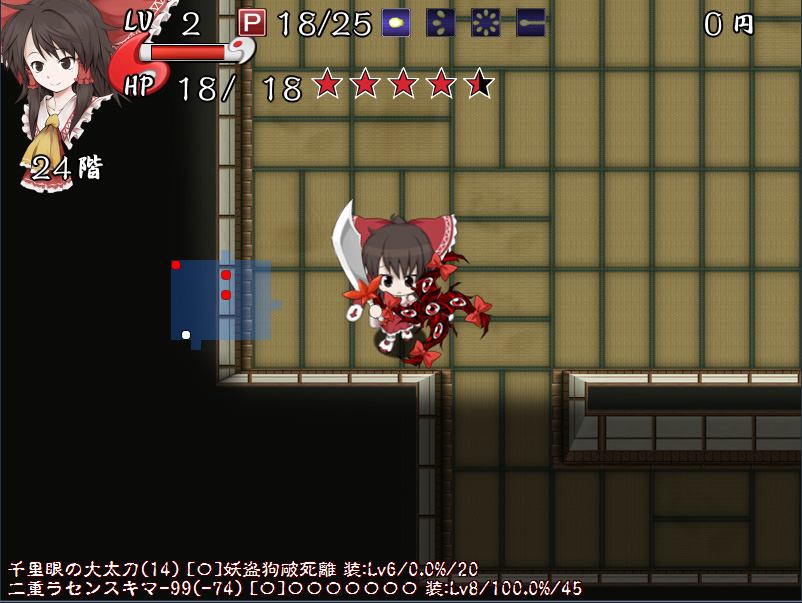Image resolution: width=802 pixels, height=603 pixels.
Task: Activate the ring-of-pellets shot icon
Action: 486,23
